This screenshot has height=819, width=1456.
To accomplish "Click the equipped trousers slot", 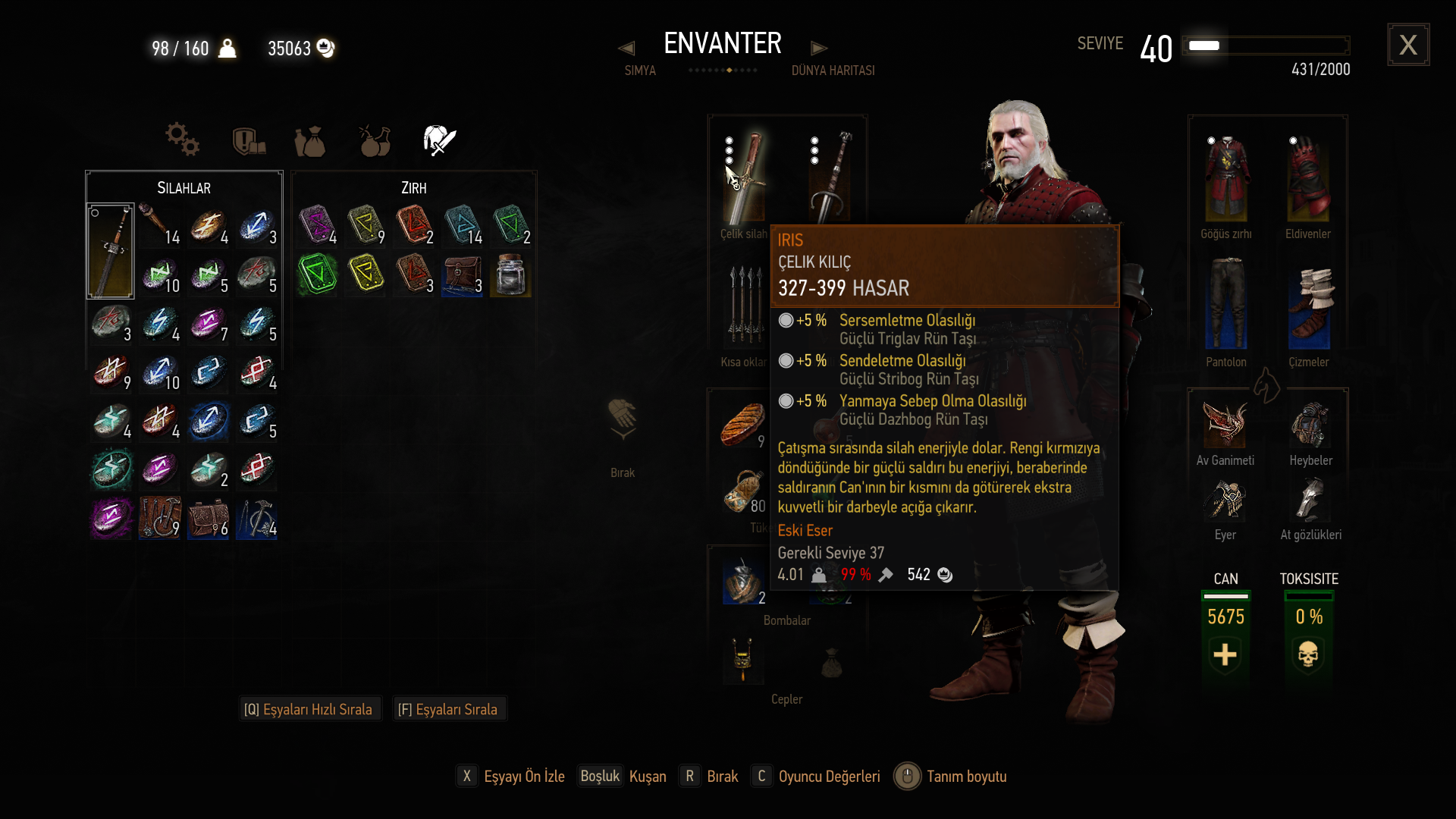I will pos(1226,303).
